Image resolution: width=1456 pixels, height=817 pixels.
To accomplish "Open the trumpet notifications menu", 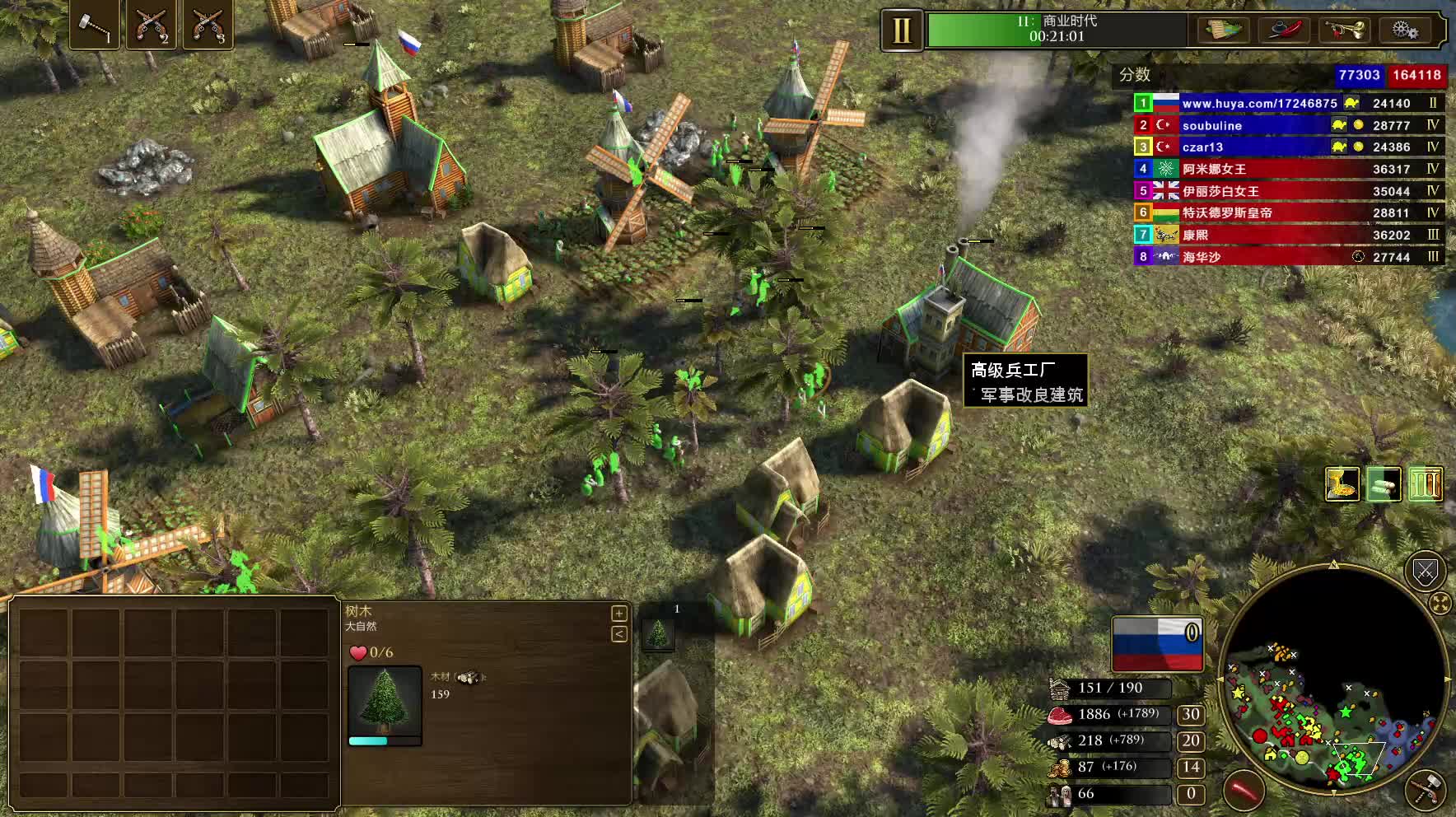I will [x=1344, y=30].
